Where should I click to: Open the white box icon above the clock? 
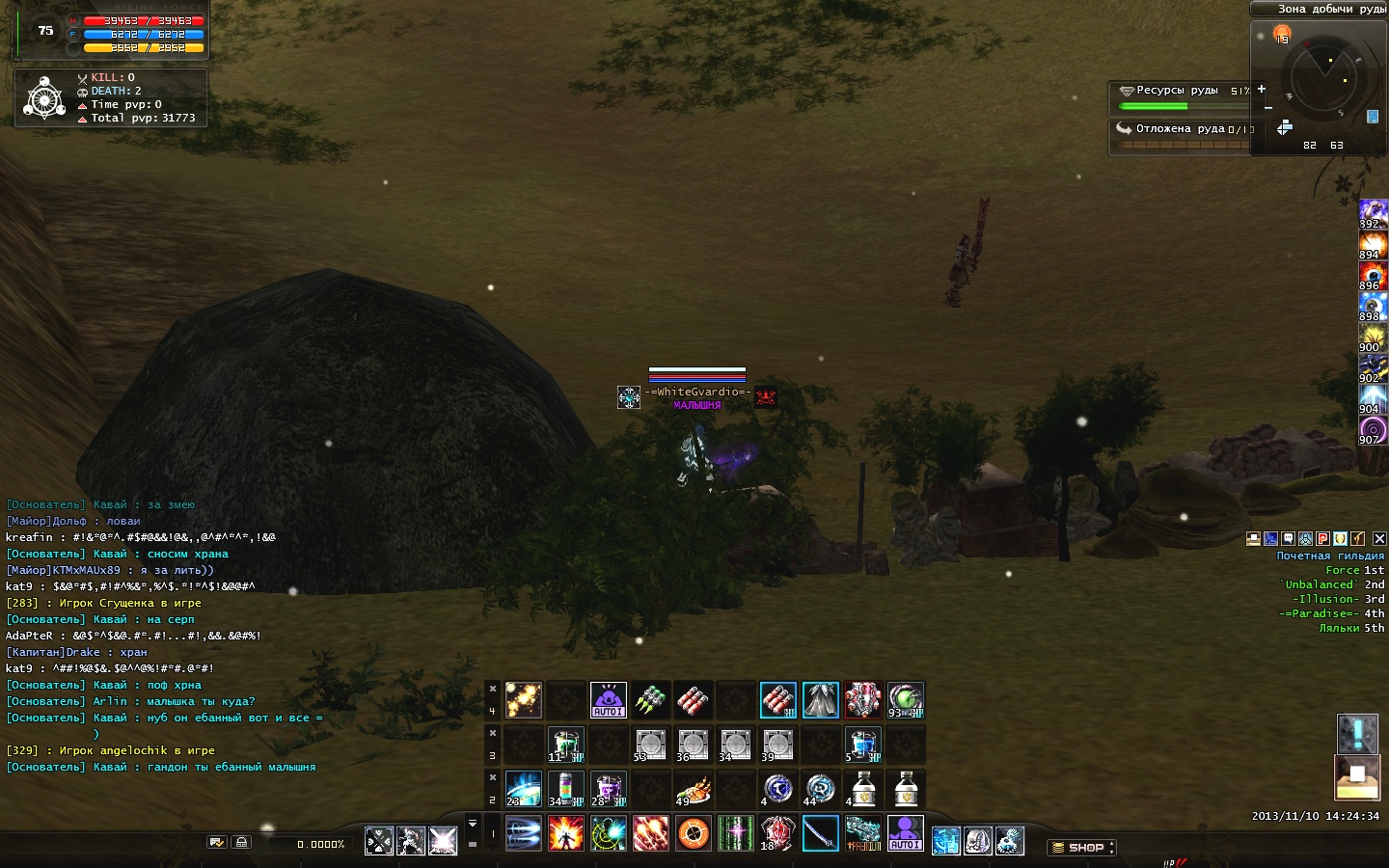pos(1357,777)
